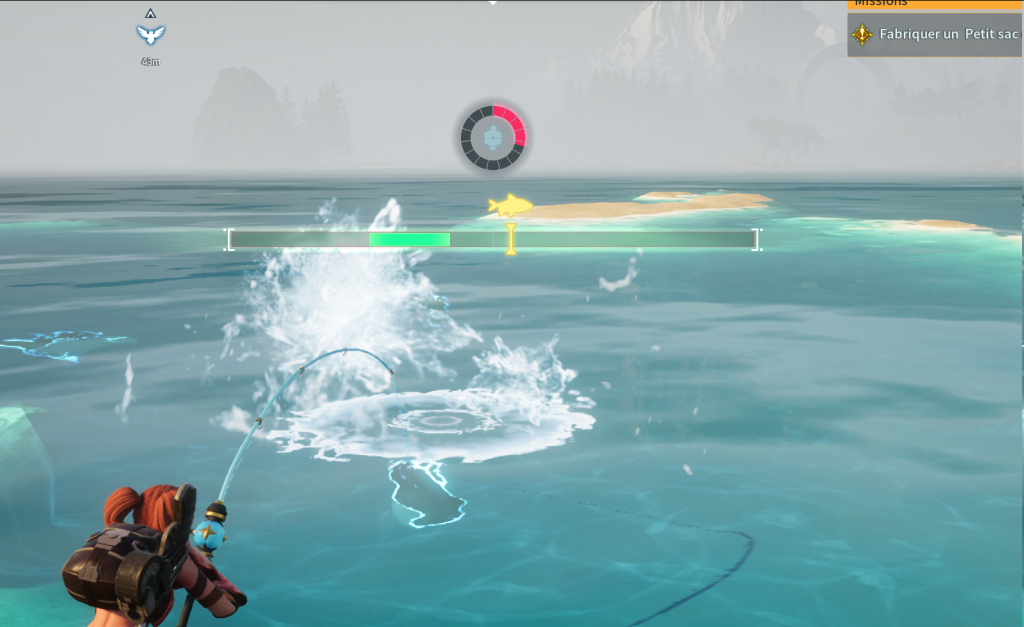This screenshot has height=627, width=1024.
Task: Select the bird waypoint marker on compass
Action: point(150,35)
